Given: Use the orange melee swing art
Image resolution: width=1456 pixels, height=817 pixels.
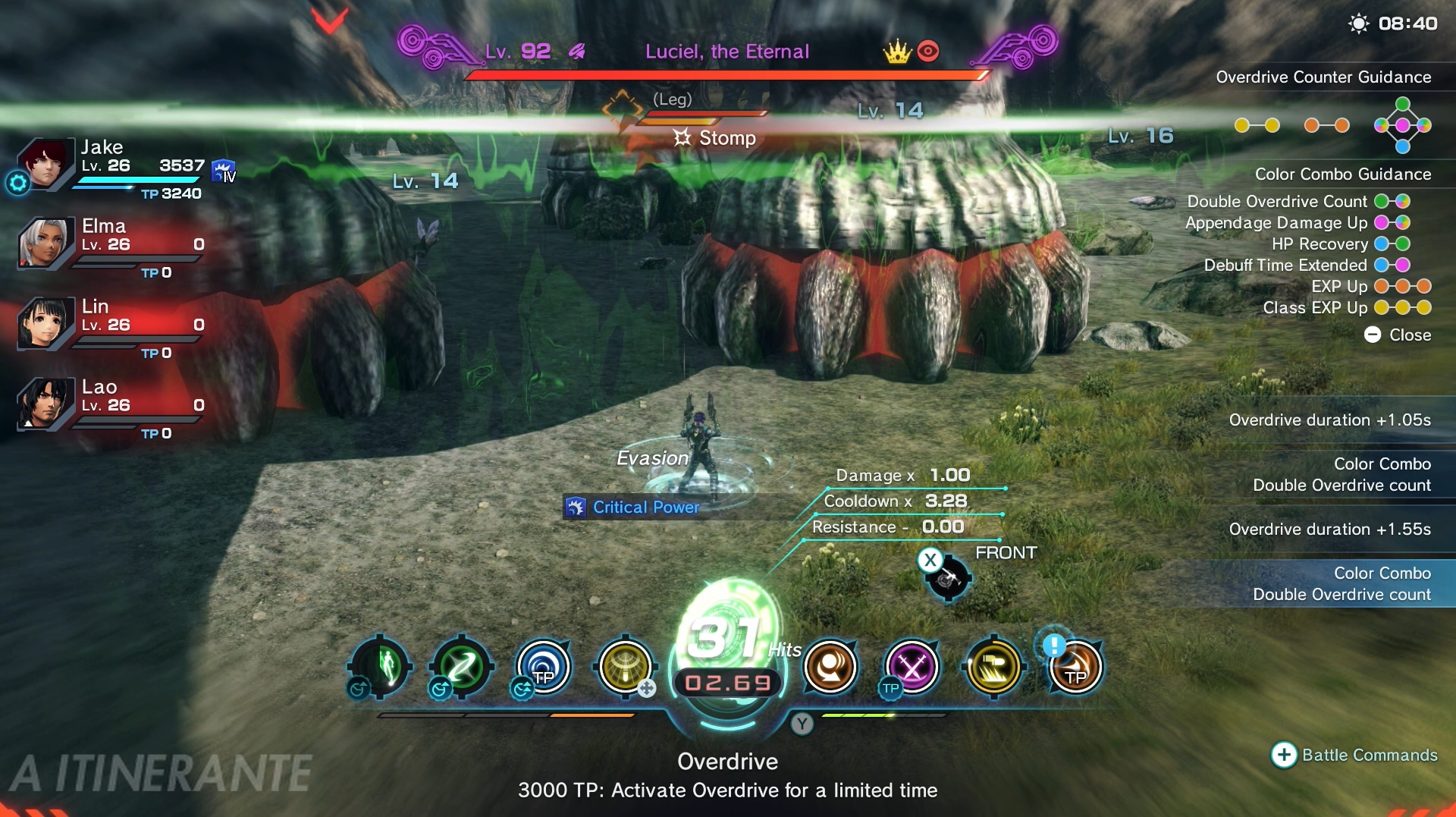Looking at the screenshot, I should [830, 667].
